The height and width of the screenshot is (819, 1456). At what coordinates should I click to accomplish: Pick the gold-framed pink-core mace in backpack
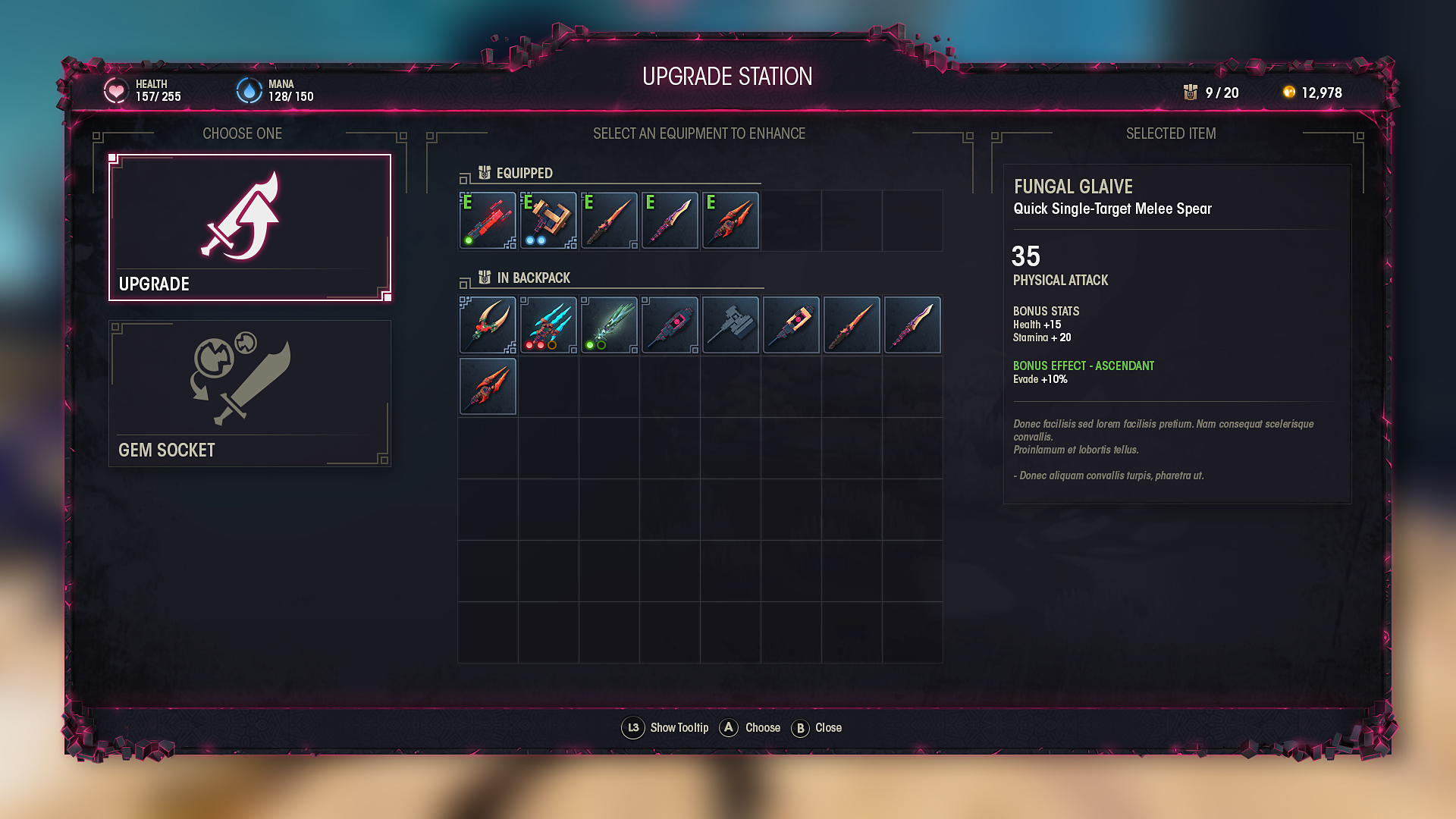[791, 325]
